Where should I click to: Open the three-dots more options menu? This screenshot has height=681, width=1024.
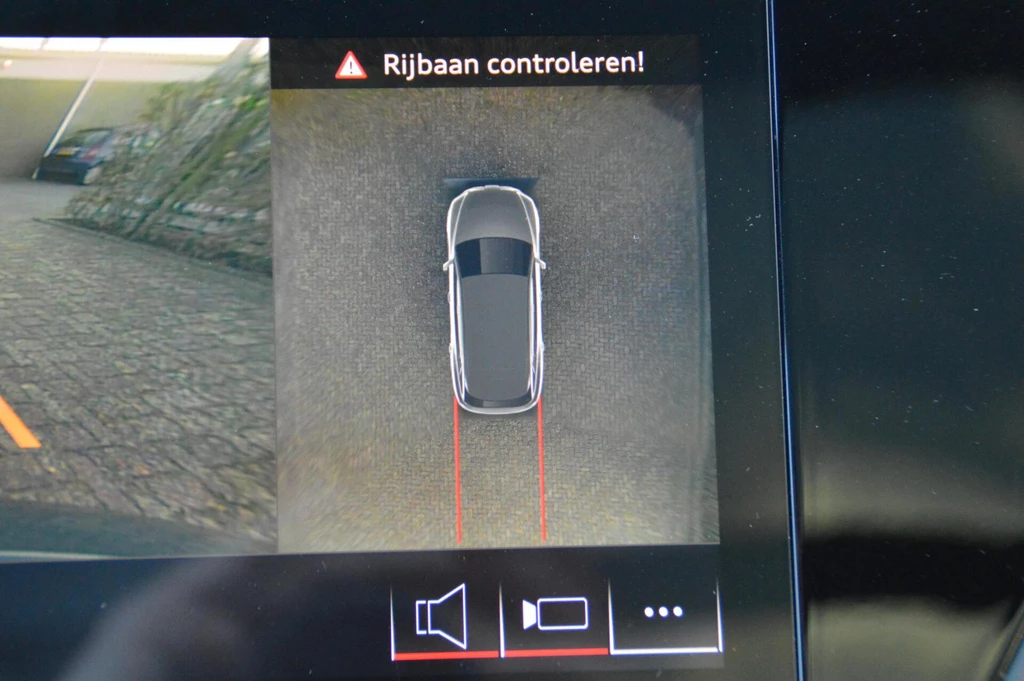tap(664, 612)
